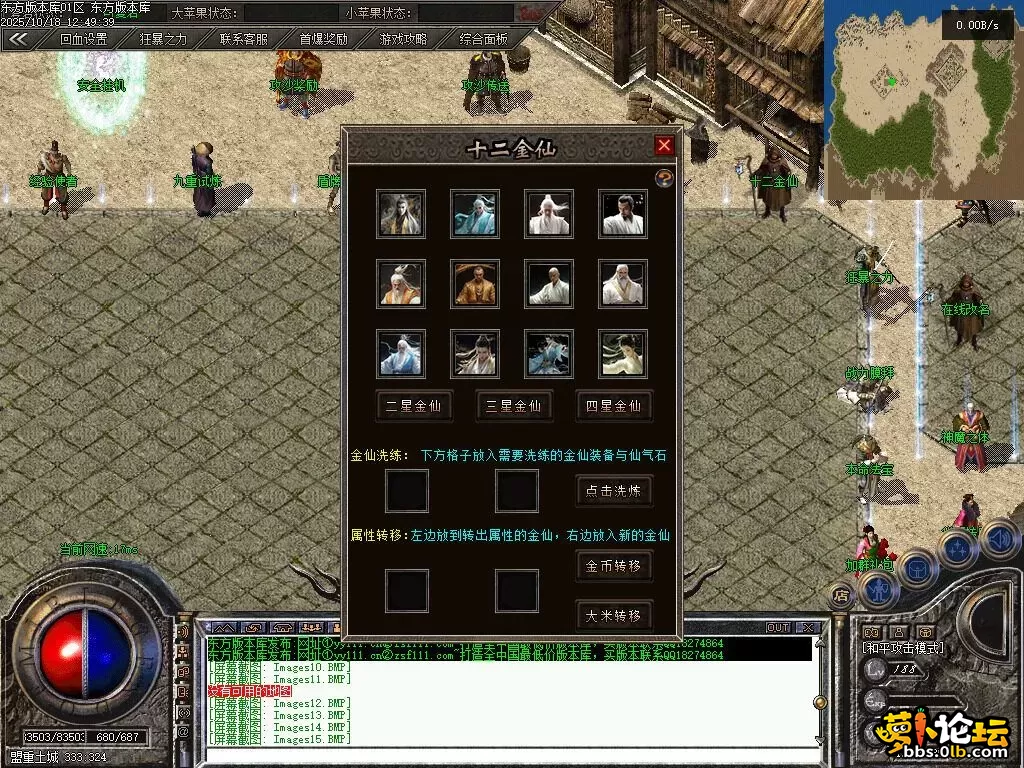Open the 游戏攻略 guide
The width and height of the screenshot is (1024, 768).
tap(403, 39)
